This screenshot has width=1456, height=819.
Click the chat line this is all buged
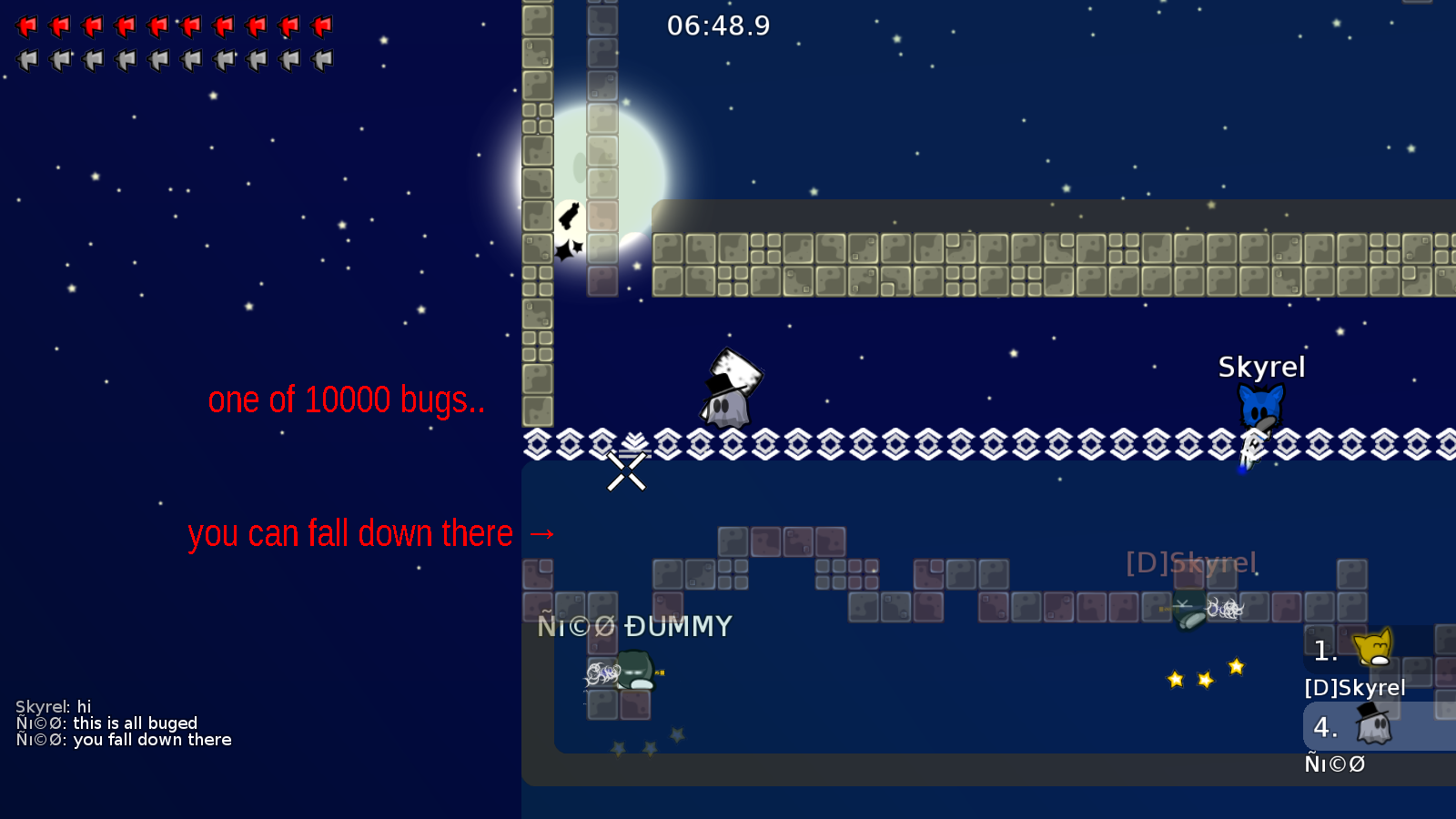click(x=107, y=723)
